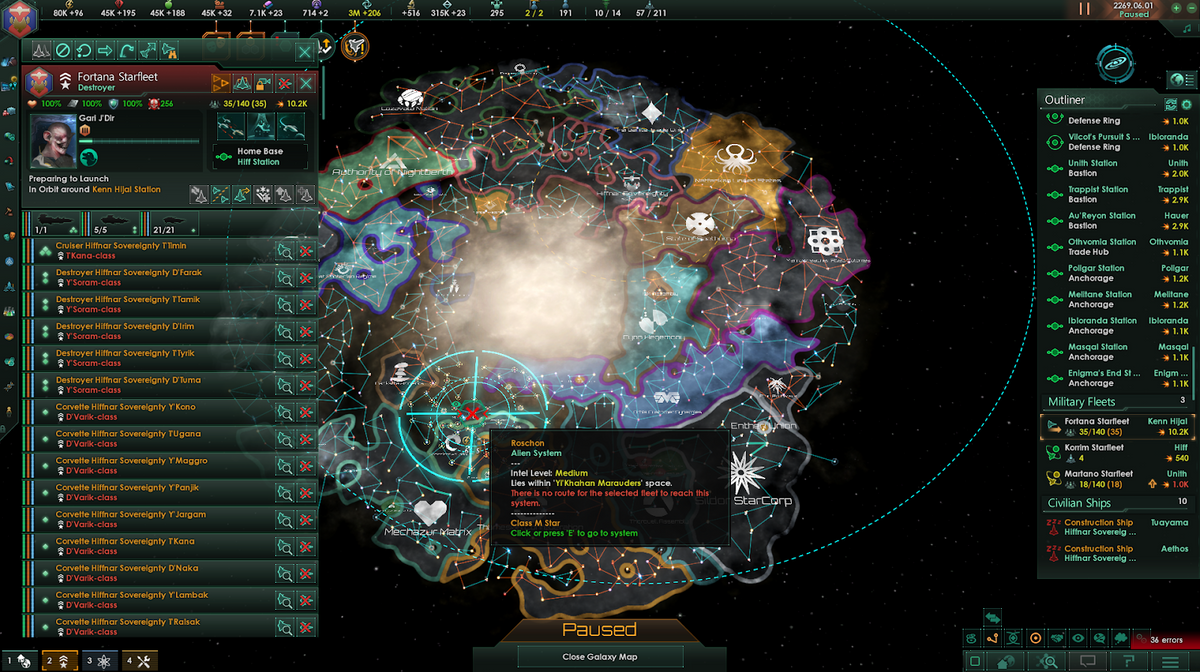Inspect Destroyer D'Farak ship details
The height and width of the screenshot is (672, 1200).
(285, 278)
